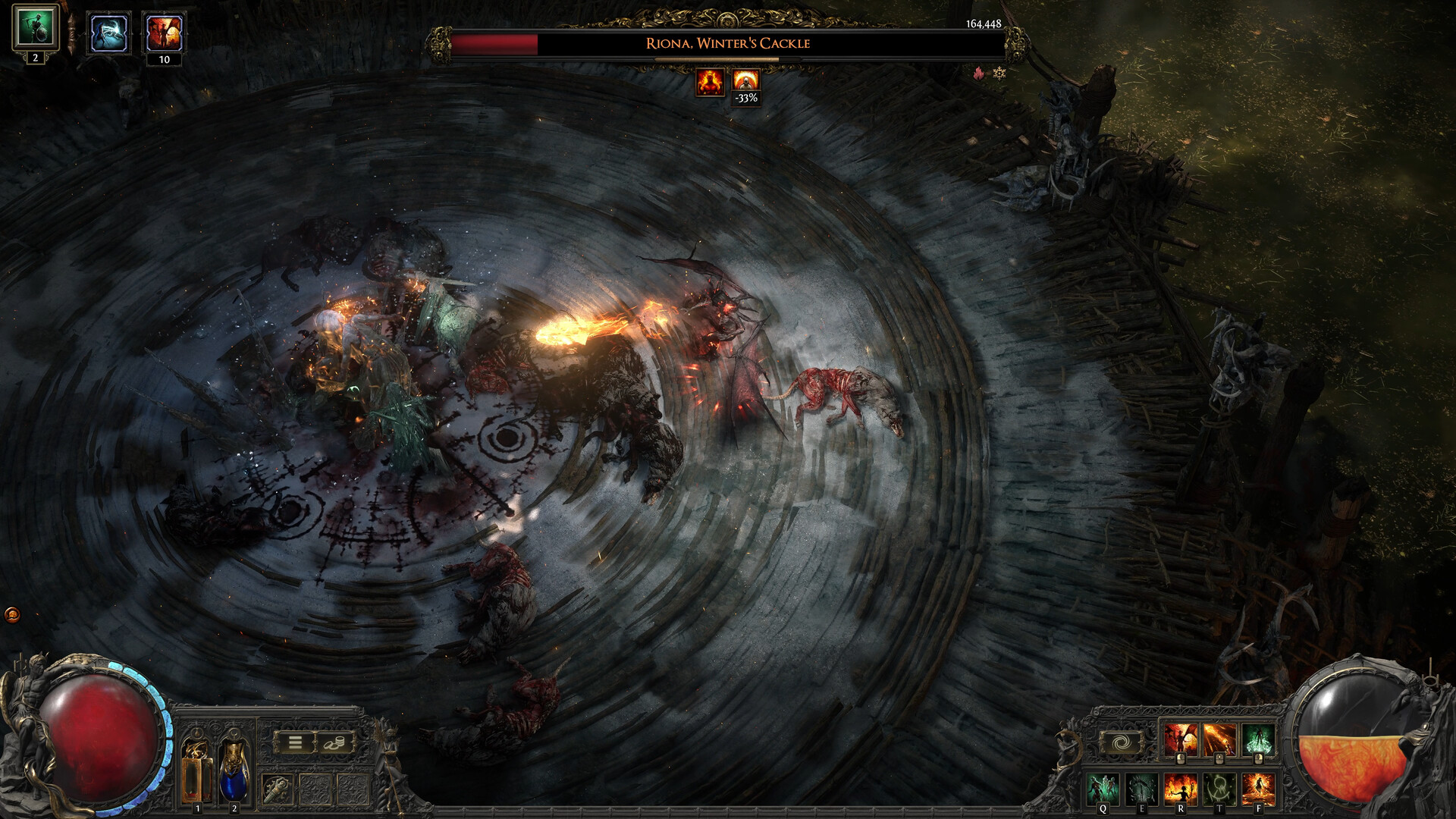Click Riona, Winter's Cackle health bar
The height and width of the screenshot is (819, 1456).
[x=728, y=44]
